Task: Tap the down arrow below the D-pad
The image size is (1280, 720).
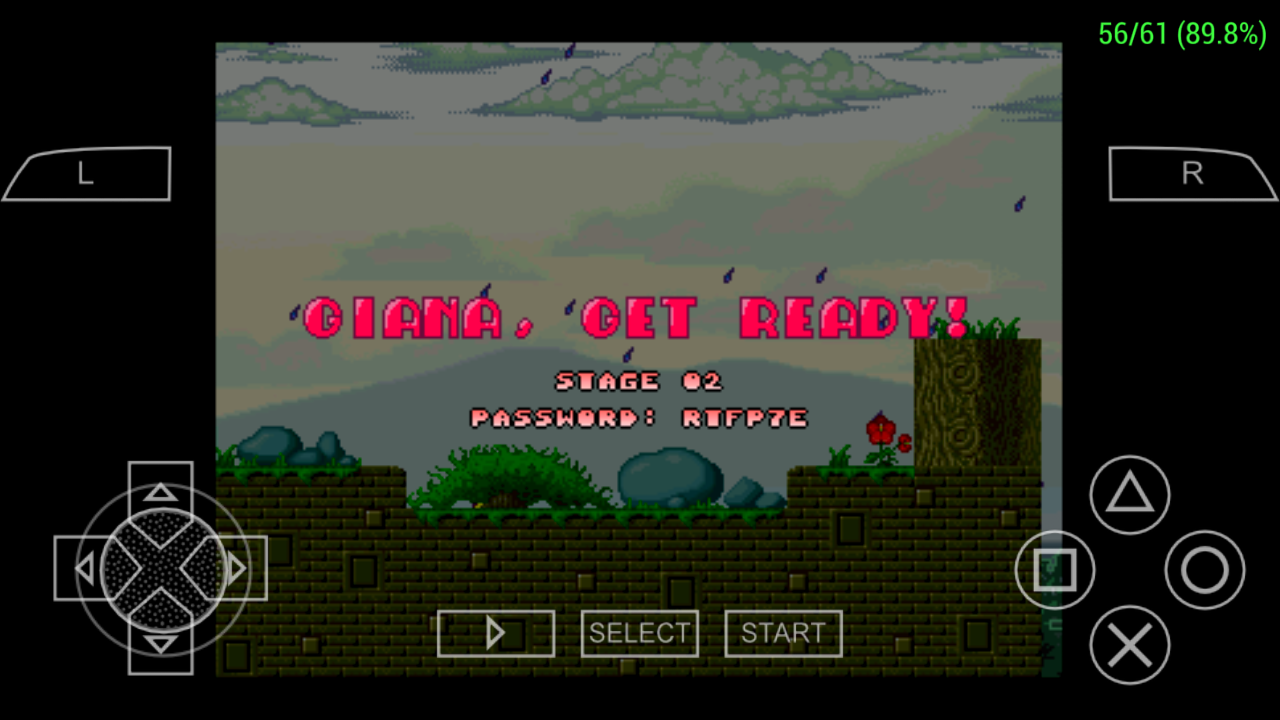Action: click(x=160, y=645)
